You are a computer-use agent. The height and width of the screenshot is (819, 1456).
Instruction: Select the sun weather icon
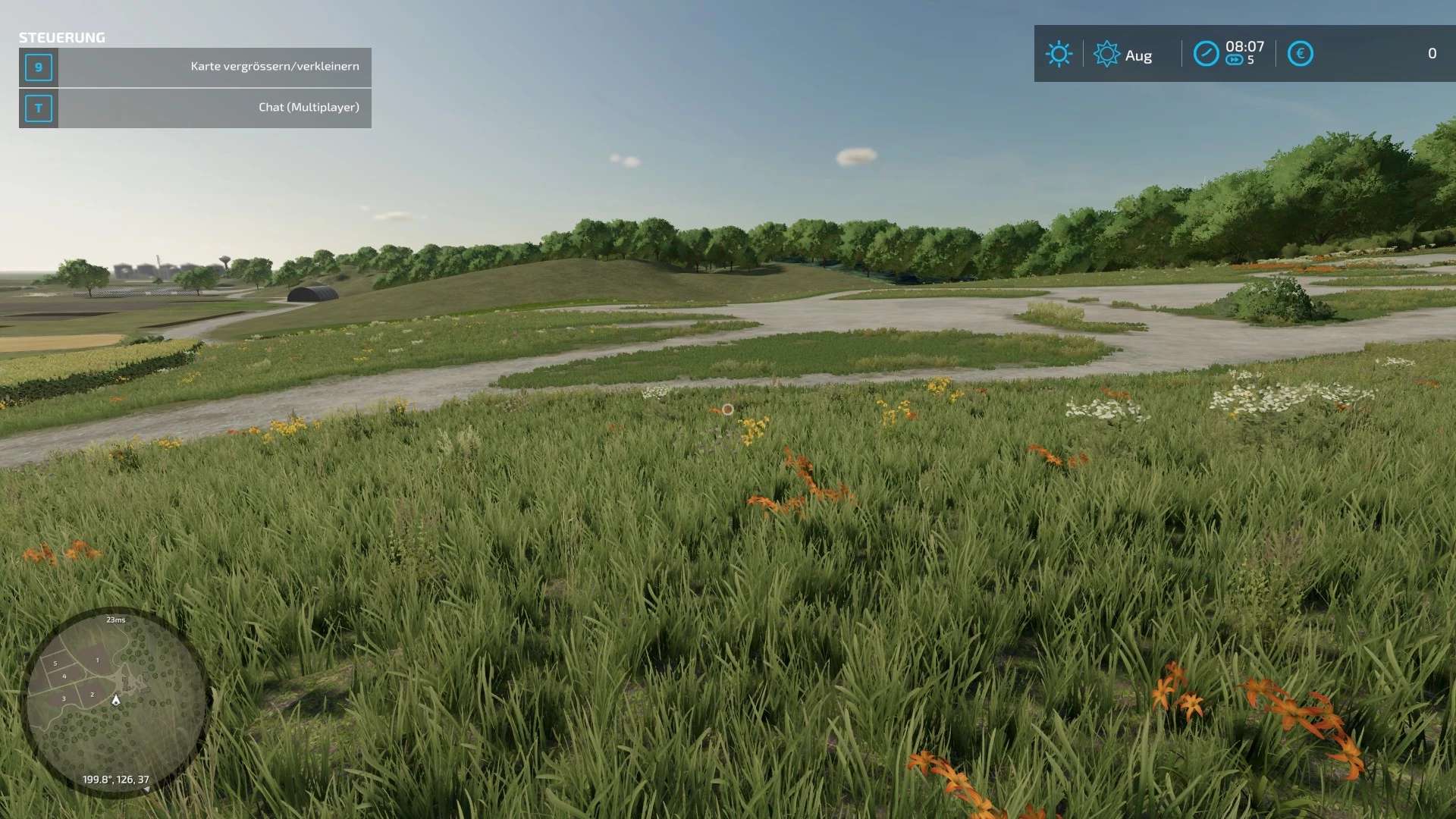(x=1059, y=54)
